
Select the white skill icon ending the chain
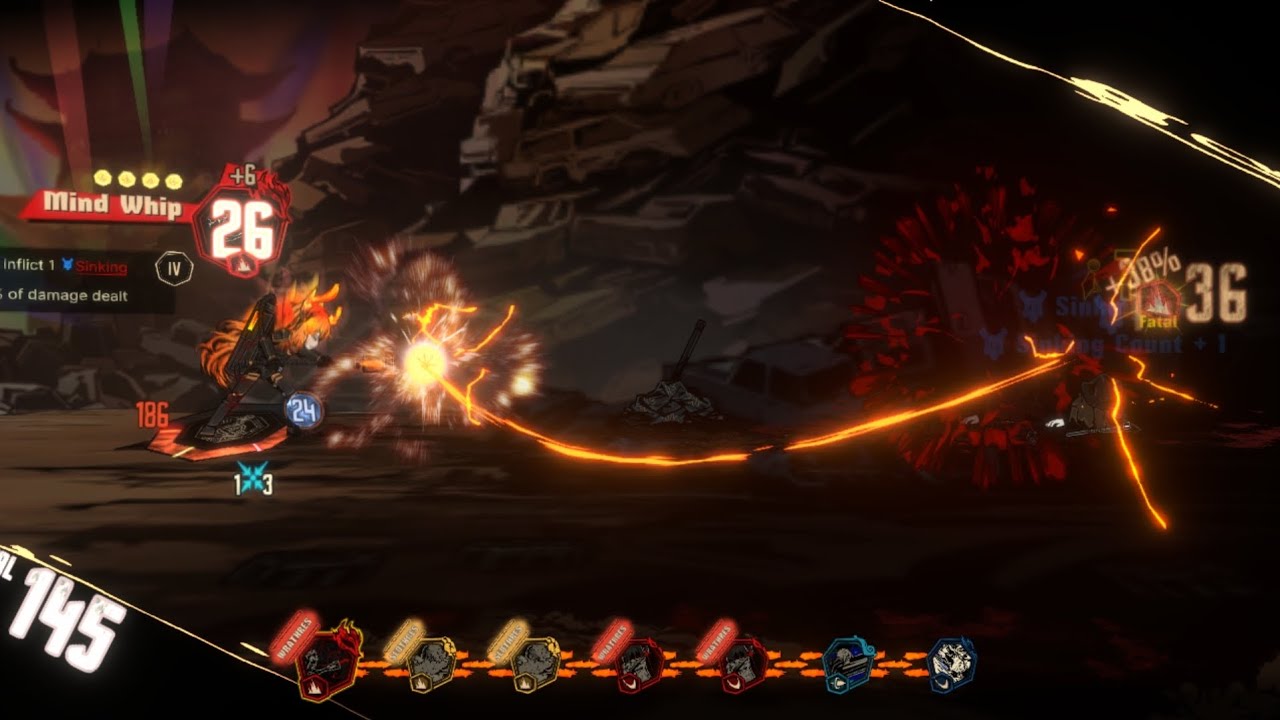[x=951, y=663]
